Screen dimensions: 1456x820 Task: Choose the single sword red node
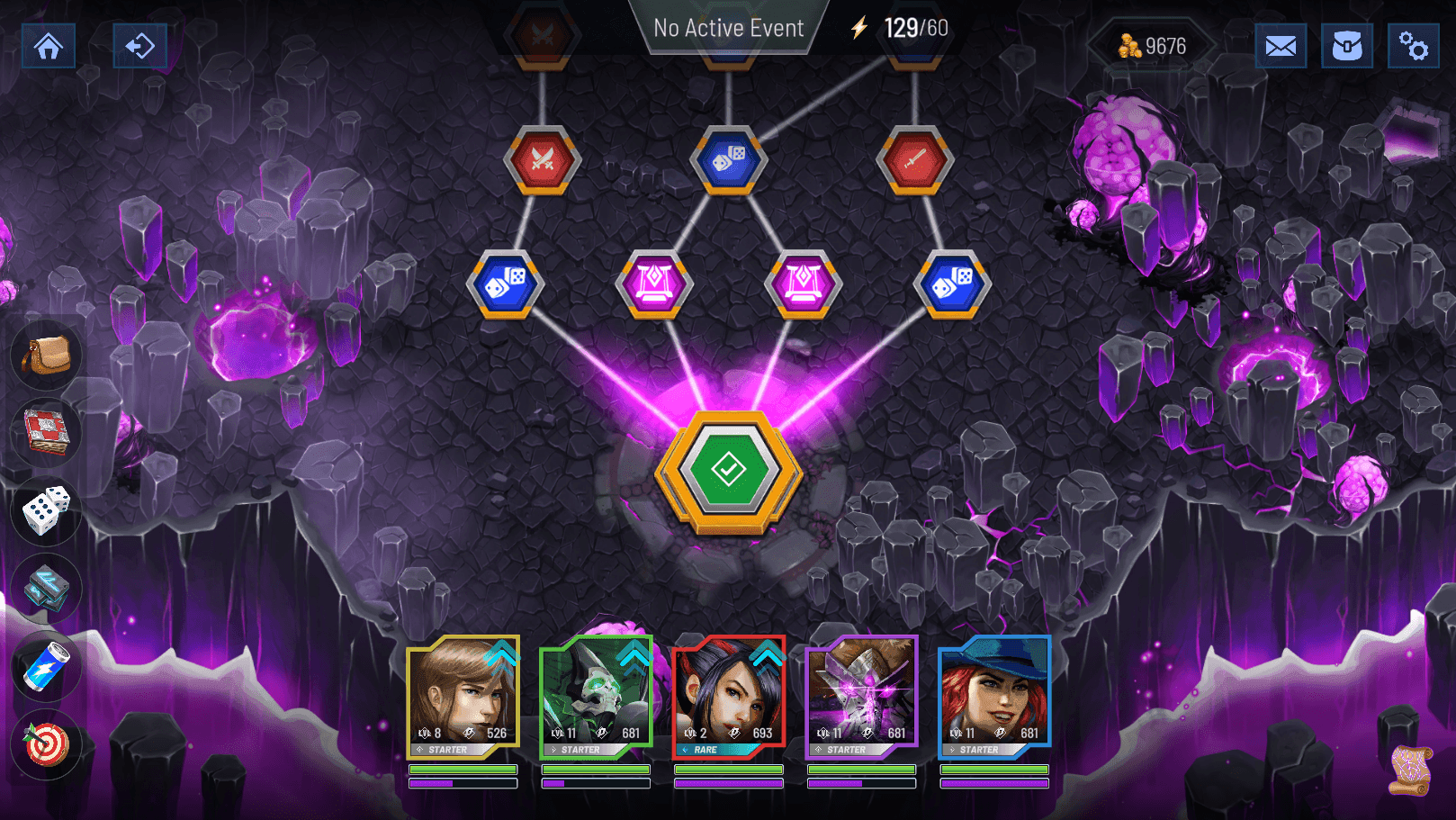coord(914,160)
